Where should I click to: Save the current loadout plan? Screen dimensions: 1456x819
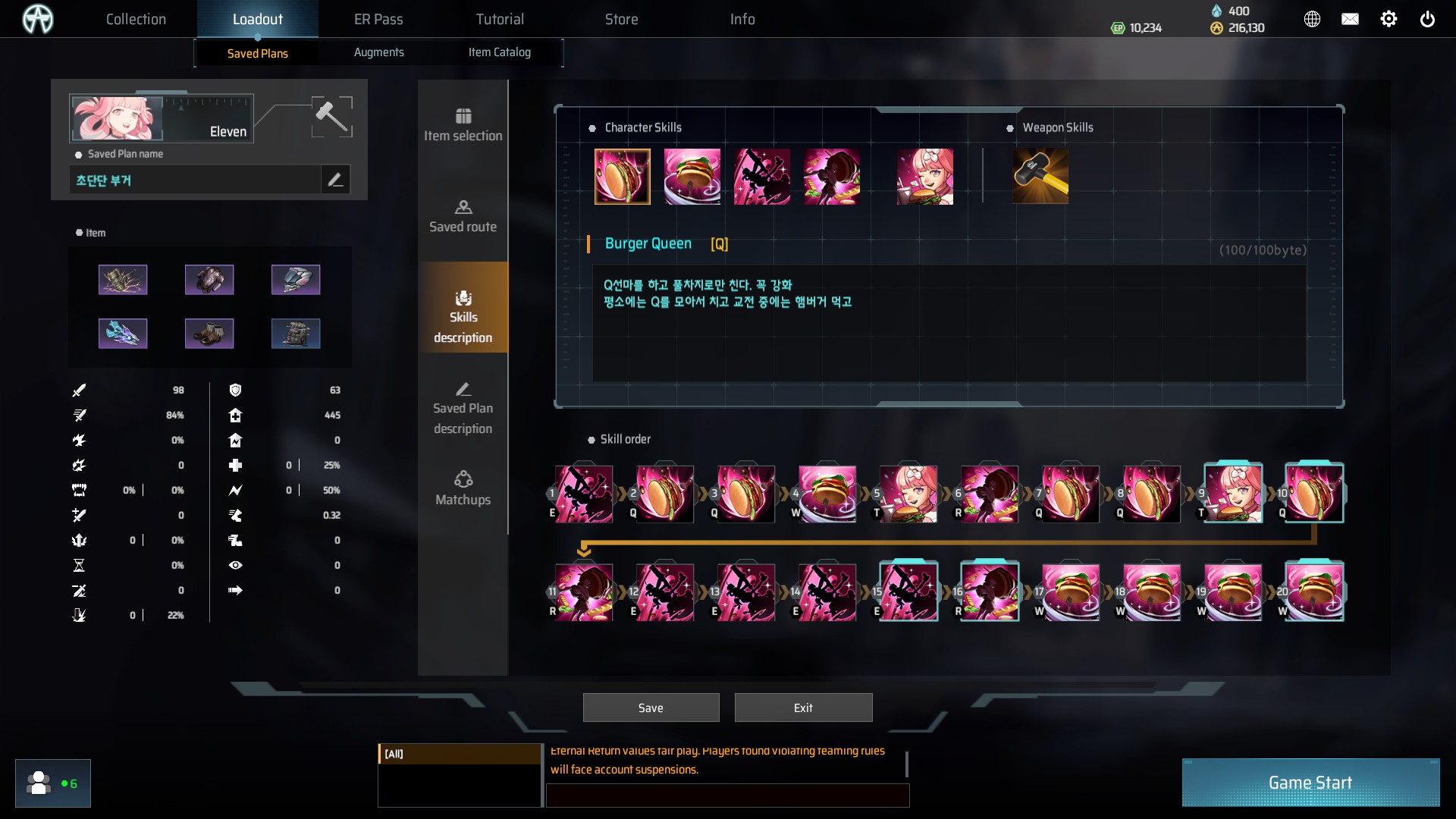pos(651,708)
